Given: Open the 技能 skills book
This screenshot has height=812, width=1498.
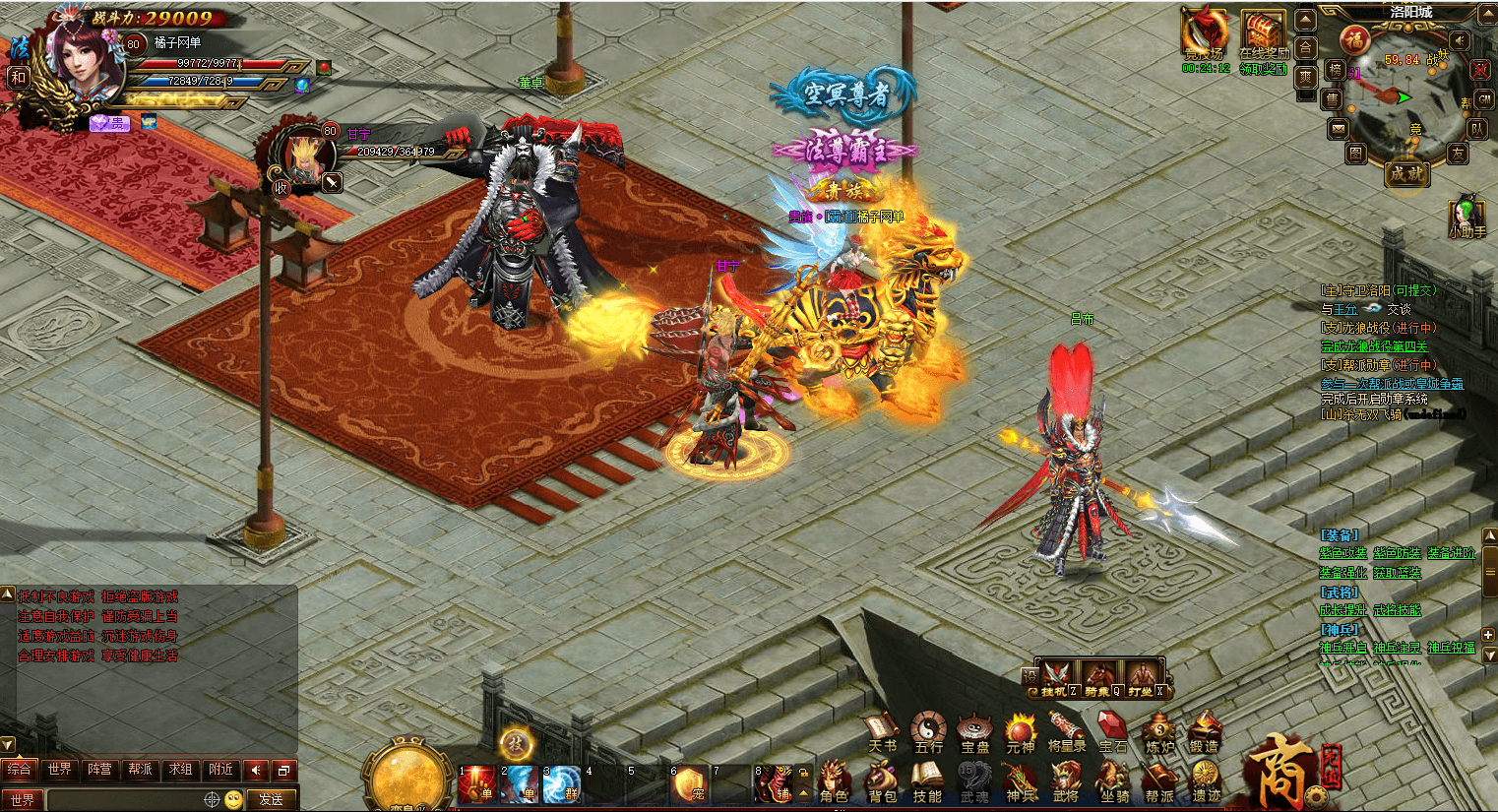Looking at the screenshot, I should pos(927,782).
